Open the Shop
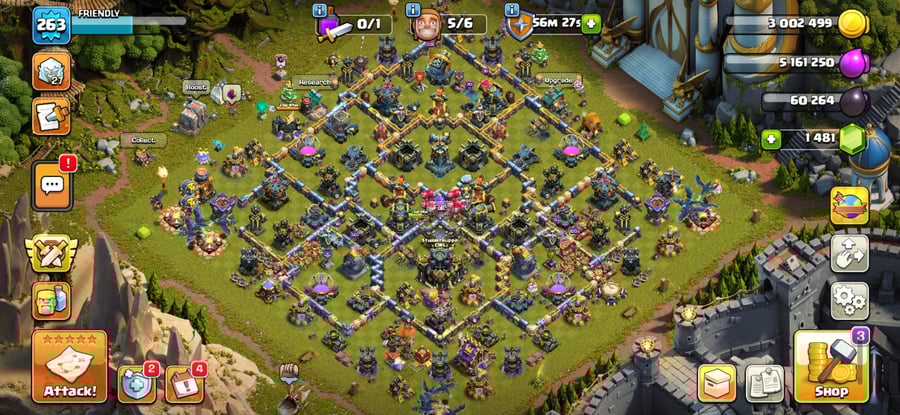The height and width of the screenshot is (415, 900). point(830,366)
